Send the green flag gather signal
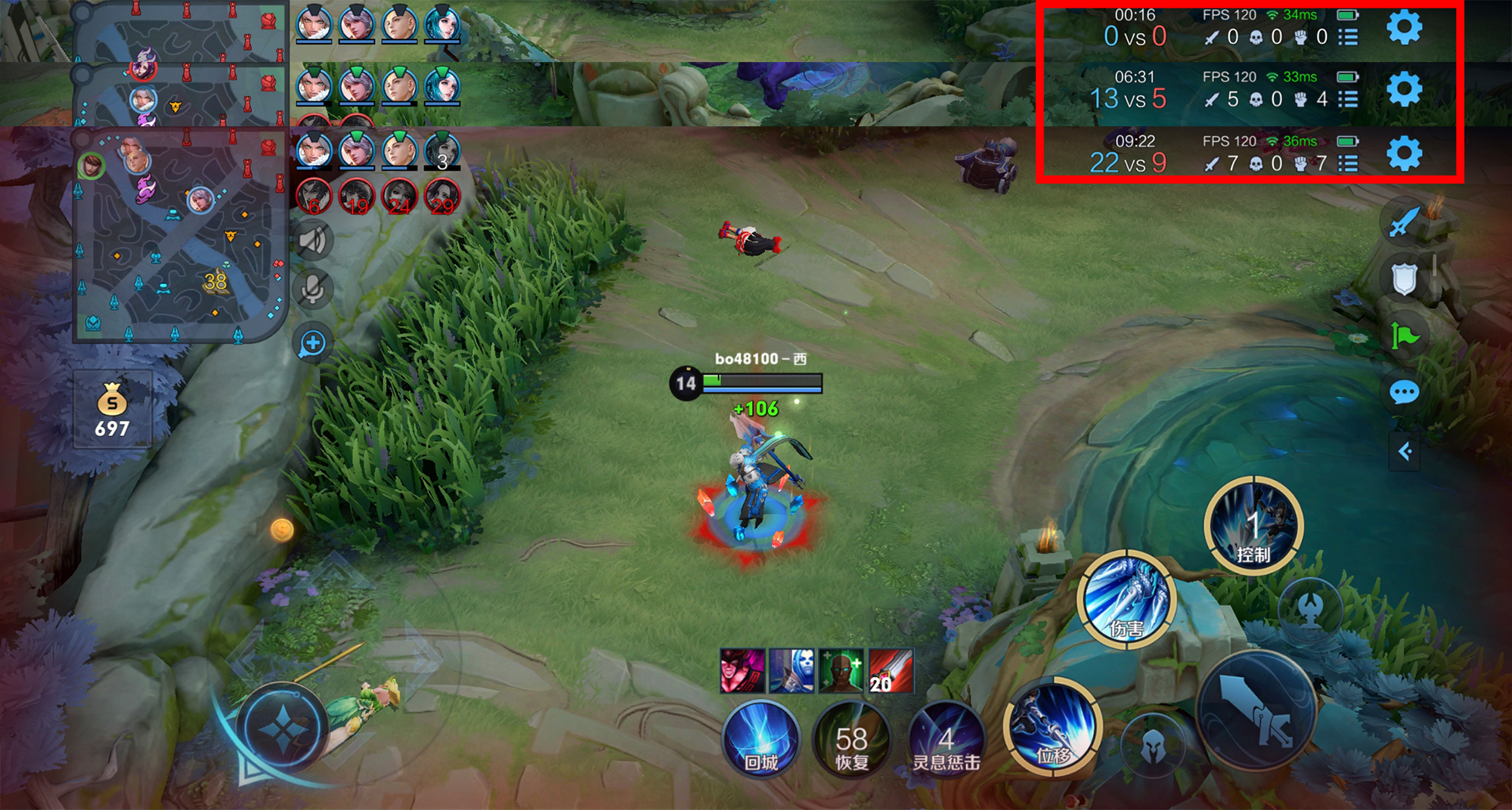The width and height of the screenshot is (1512, 810). coord(1404,335)
